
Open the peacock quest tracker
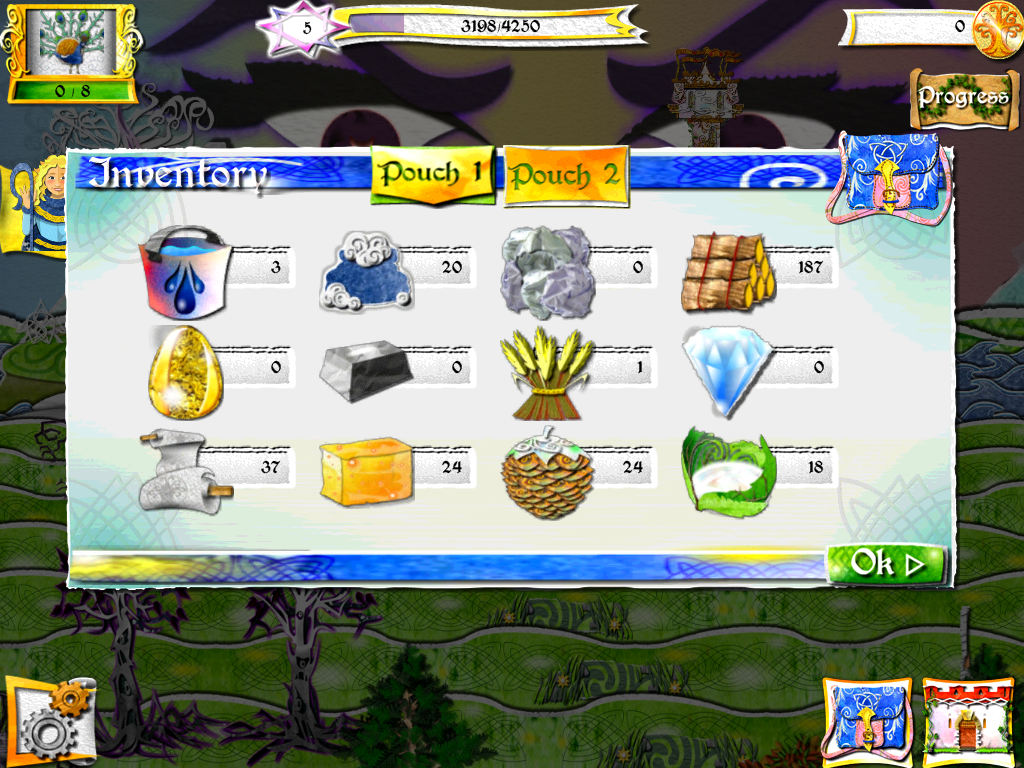coord(72,52)
